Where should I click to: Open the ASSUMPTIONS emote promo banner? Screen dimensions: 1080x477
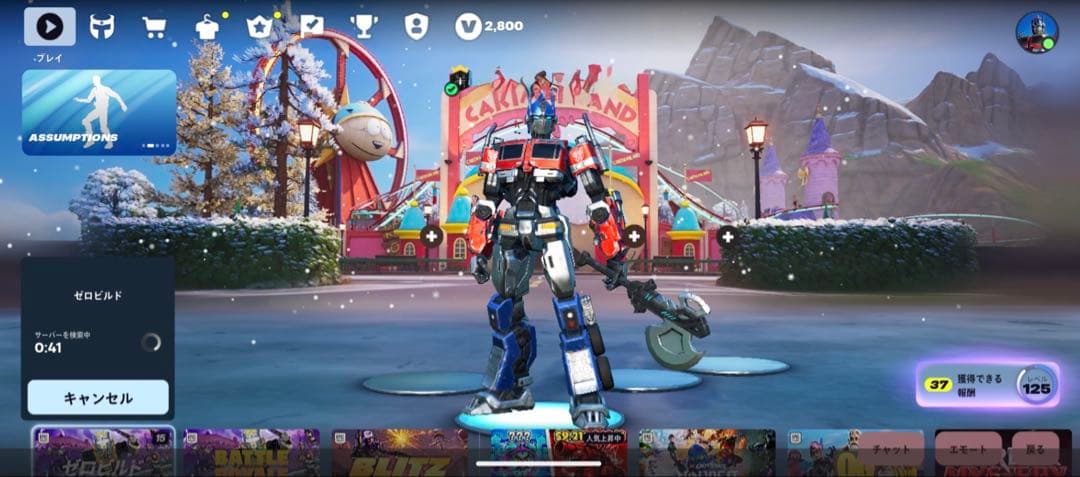pyautogui.click(x=99, y=112)
